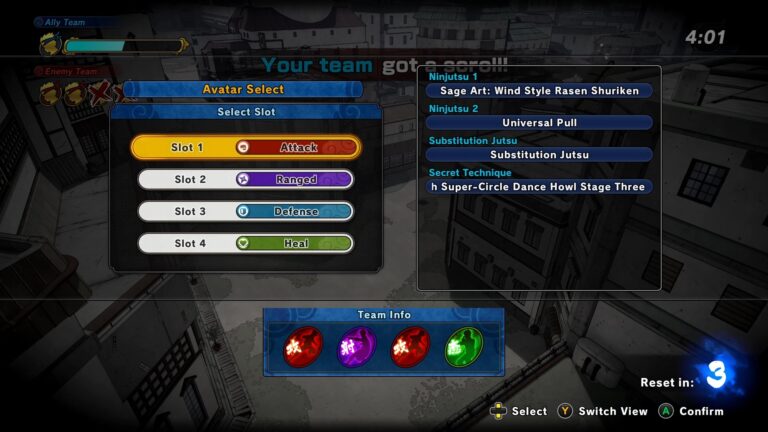Screen dimensions: 768x432
Task: Select the Slot 4 Heal entry
Action: 245,243
